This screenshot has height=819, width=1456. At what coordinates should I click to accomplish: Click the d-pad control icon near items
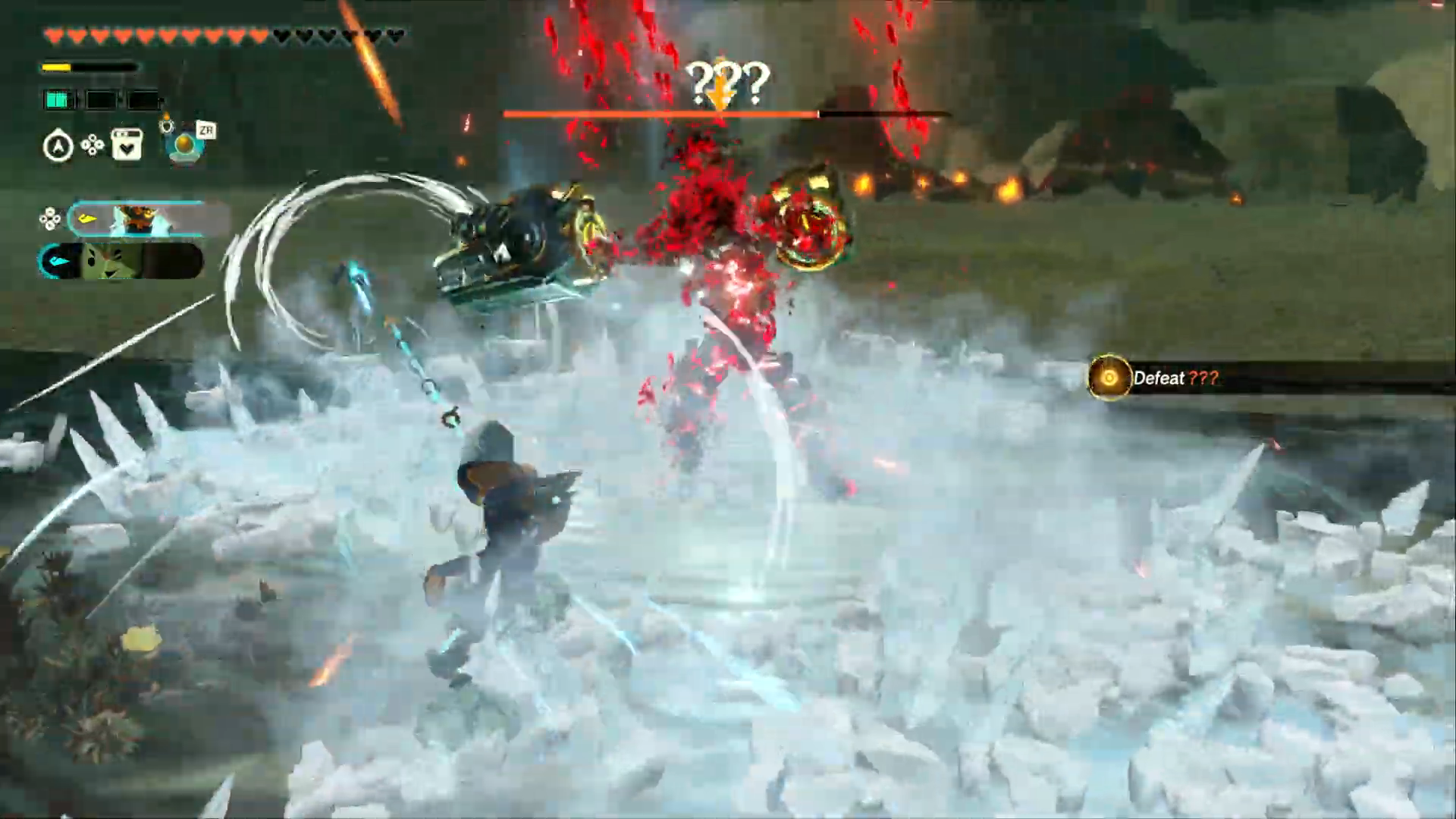click(93, 144)
